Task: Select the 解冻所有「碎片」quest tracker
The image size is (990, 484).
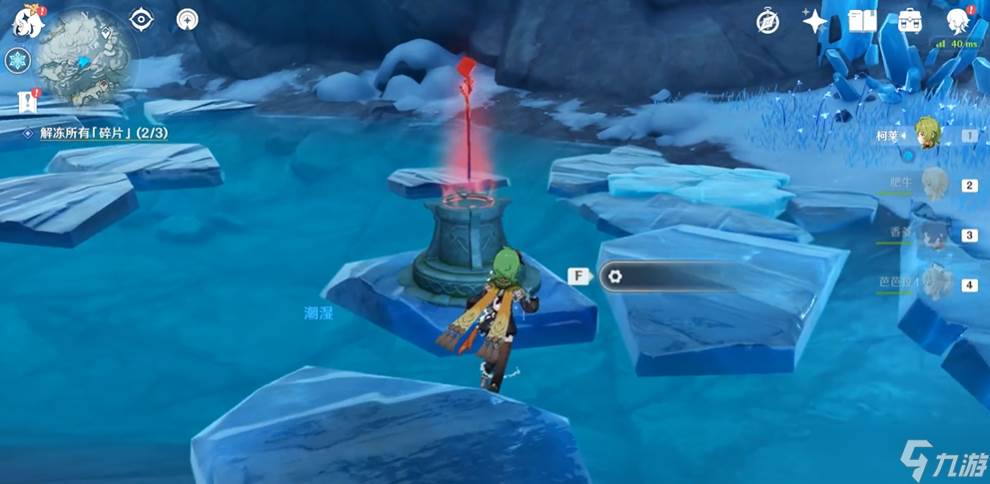Action: click(96, 133)
